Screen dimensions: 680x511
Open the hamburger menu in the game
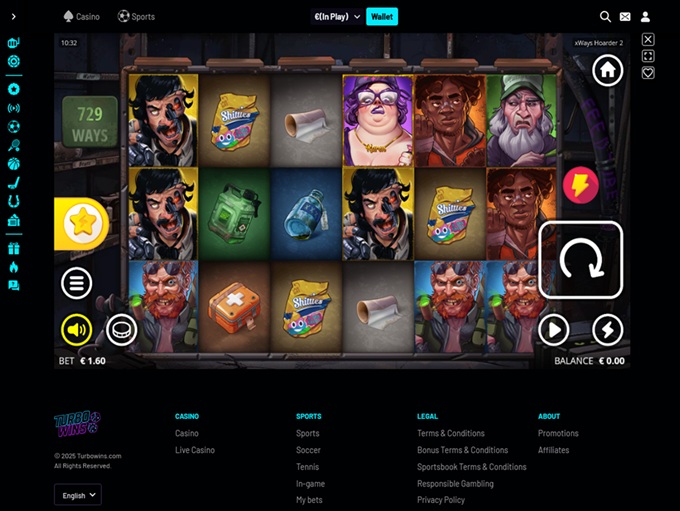click(77, 283)
